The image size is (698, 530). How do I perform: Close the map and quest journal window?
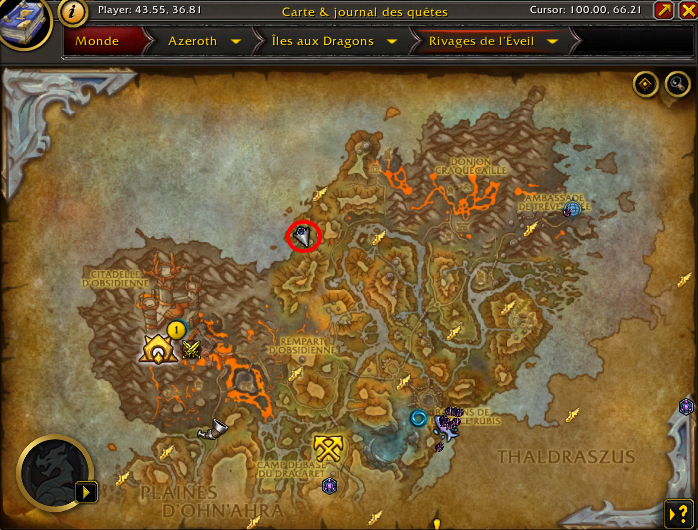[686, 11]
